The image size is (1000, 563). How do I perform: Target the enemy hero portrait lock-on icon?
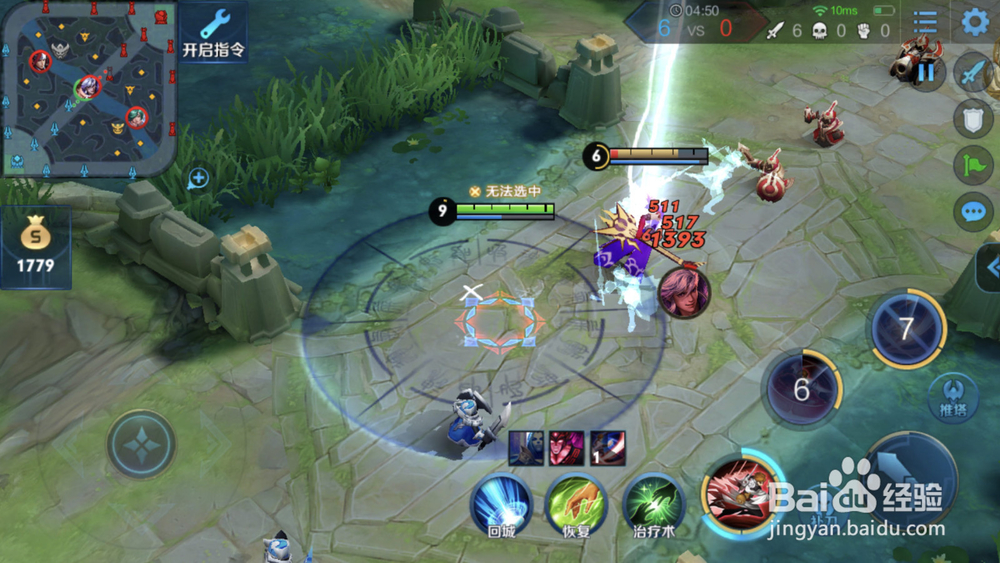(x=684, y=292)
